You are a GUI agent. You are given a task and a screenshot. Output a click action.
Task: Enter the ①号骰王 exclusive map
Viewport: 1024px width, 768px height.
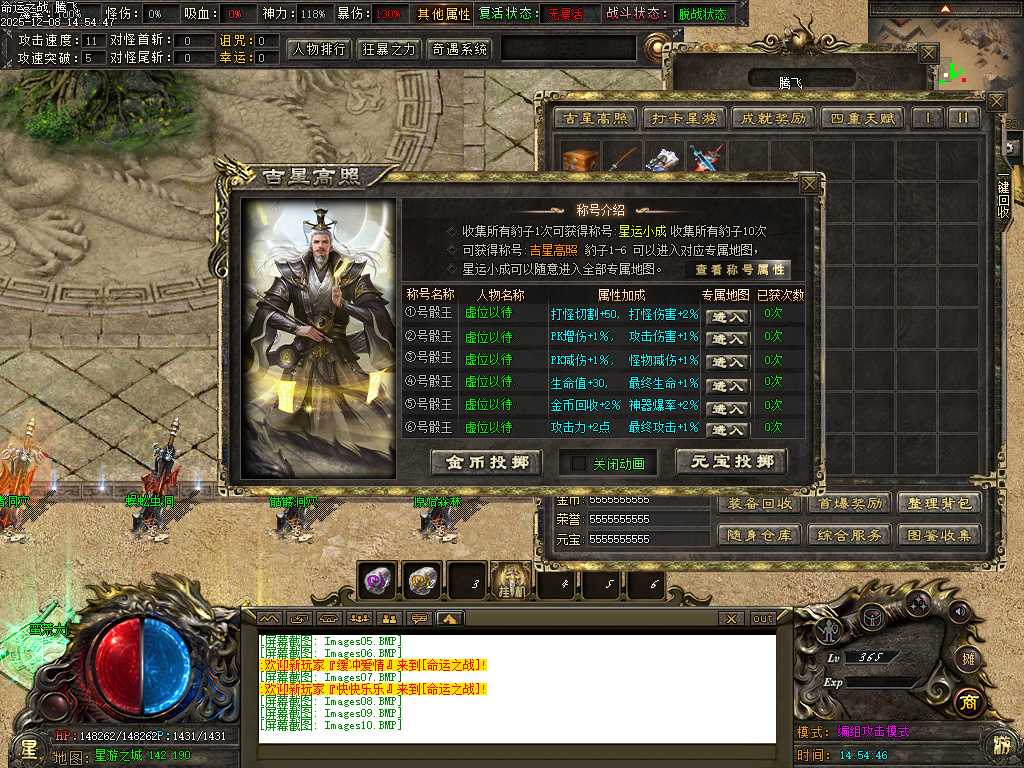(727, 317)
